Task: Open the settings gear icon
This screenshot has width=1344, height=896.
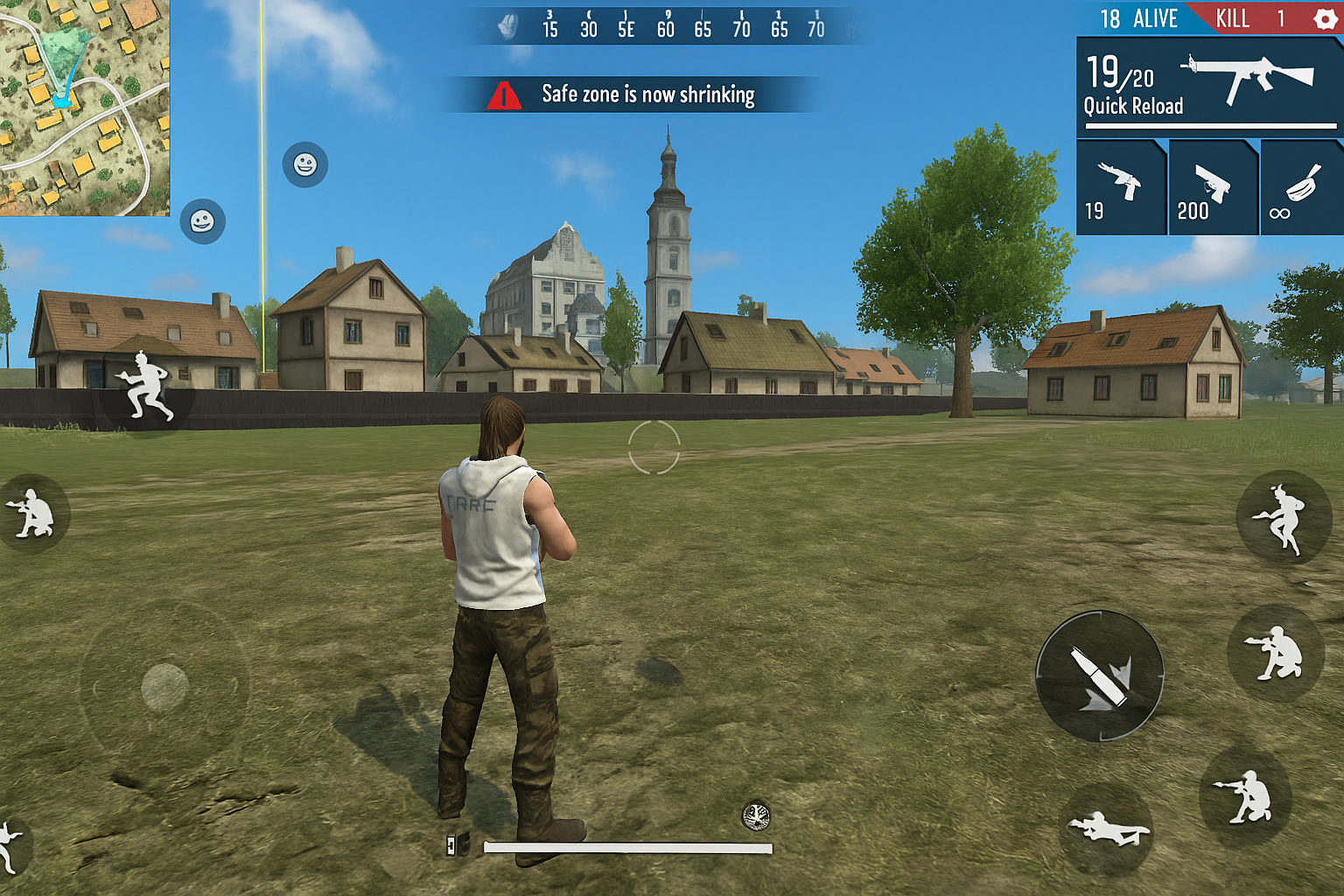Action: pos(1325,18)
